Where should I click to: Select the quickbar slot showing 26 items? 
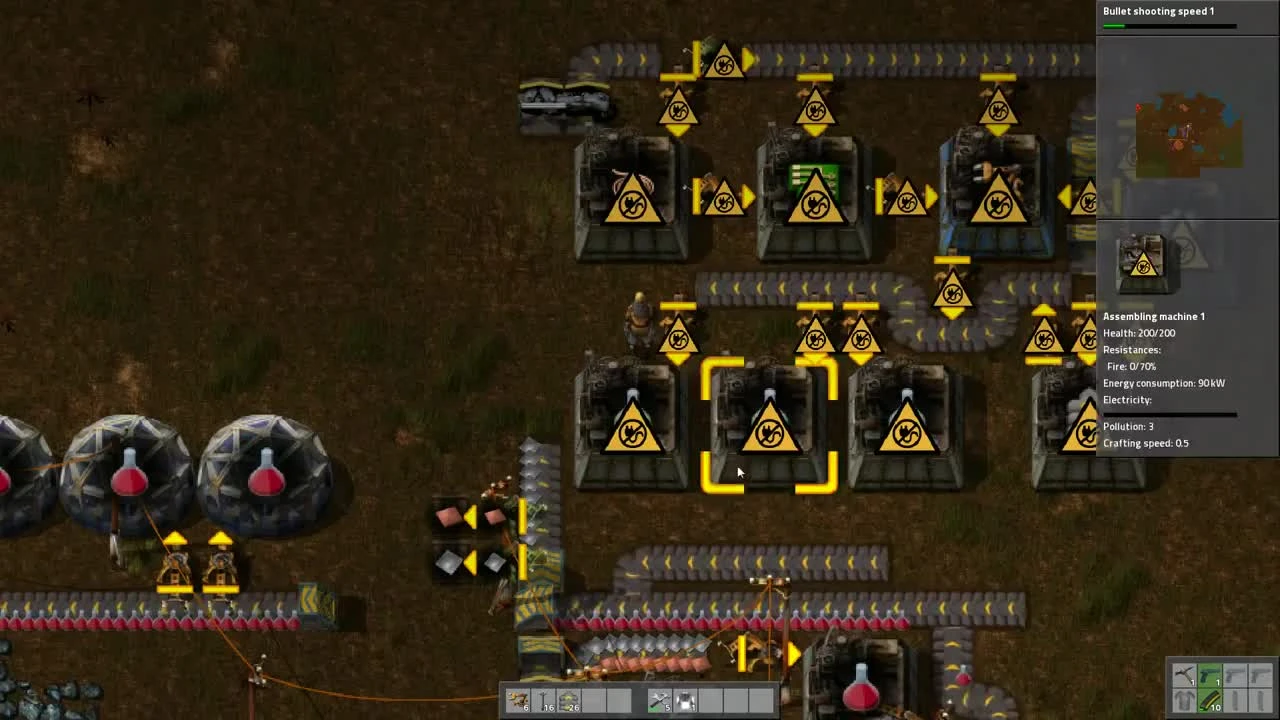click(x=567, y=700)
